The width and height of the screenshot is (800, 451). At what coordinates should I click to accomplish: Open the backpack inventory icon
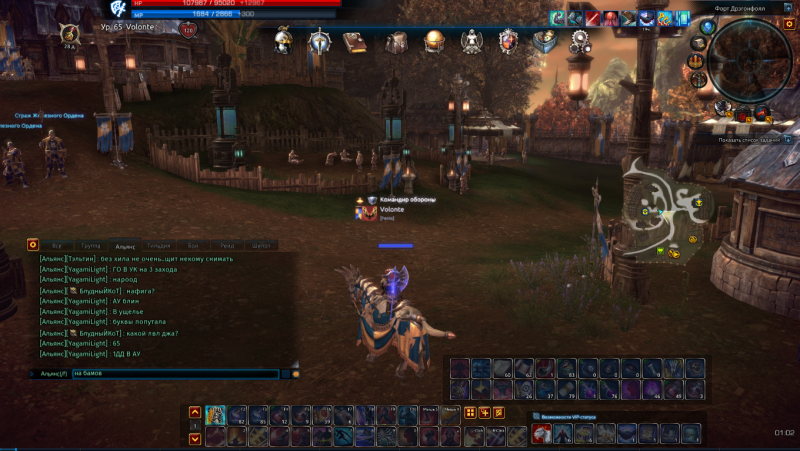pyautogui.click(x=397, y=42)
